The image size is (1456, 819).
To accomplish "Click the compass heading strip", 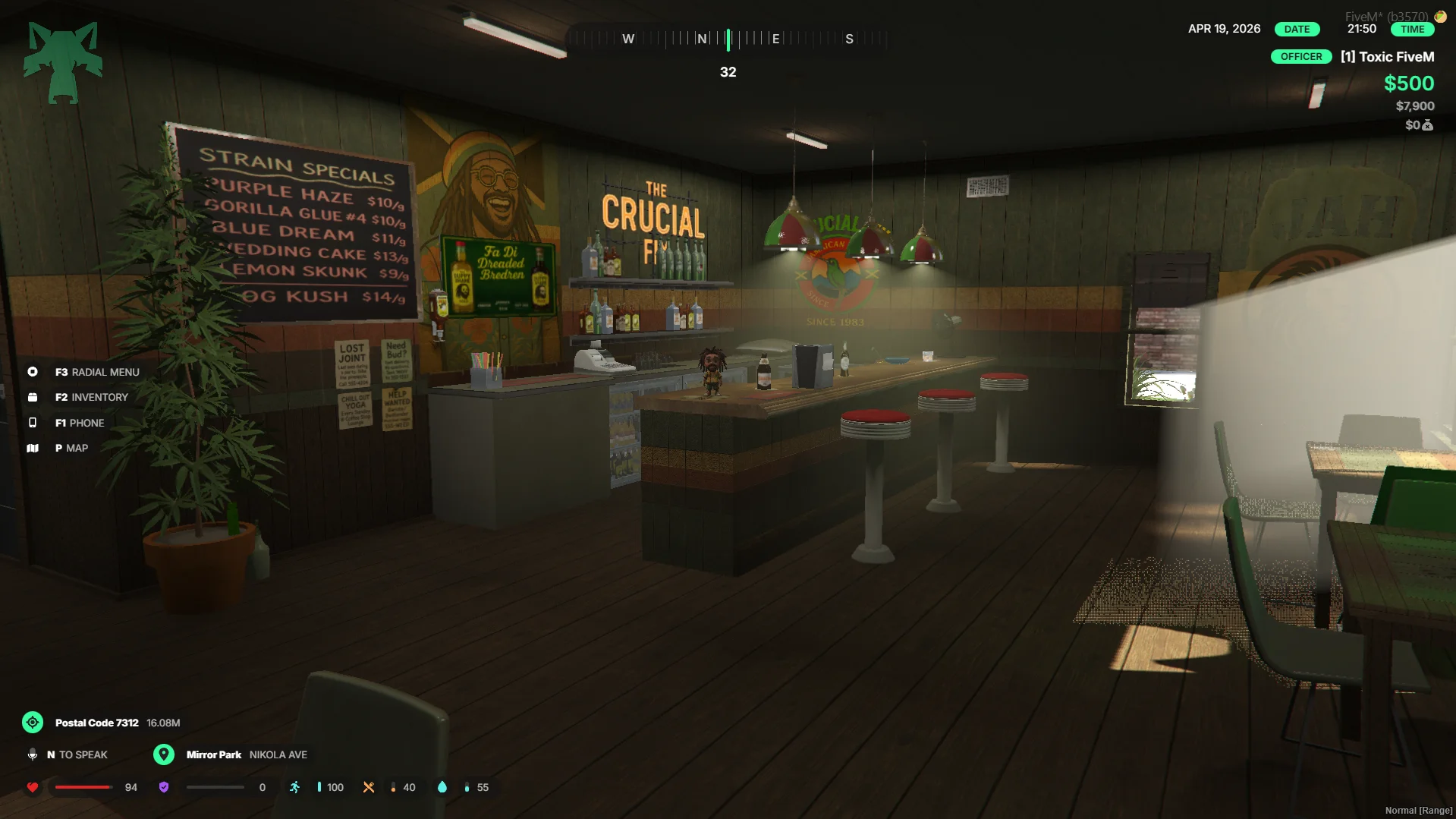I will (x=728, y=39).
